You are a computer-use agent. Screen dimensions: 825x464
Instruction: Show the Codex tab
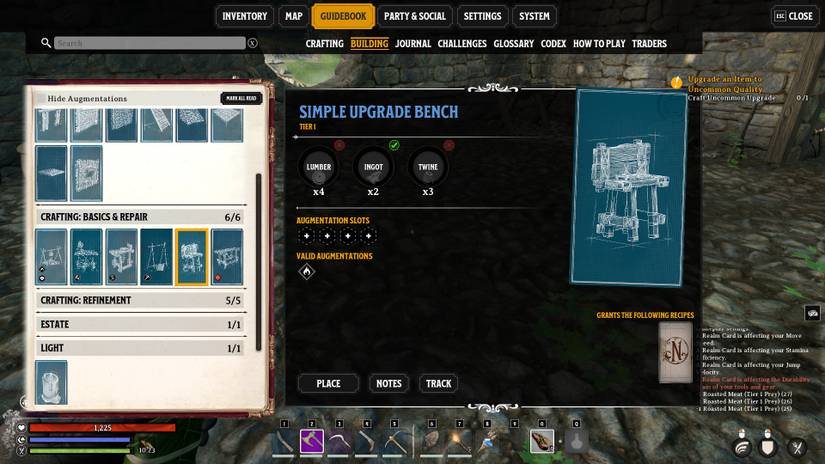[553, 44]
